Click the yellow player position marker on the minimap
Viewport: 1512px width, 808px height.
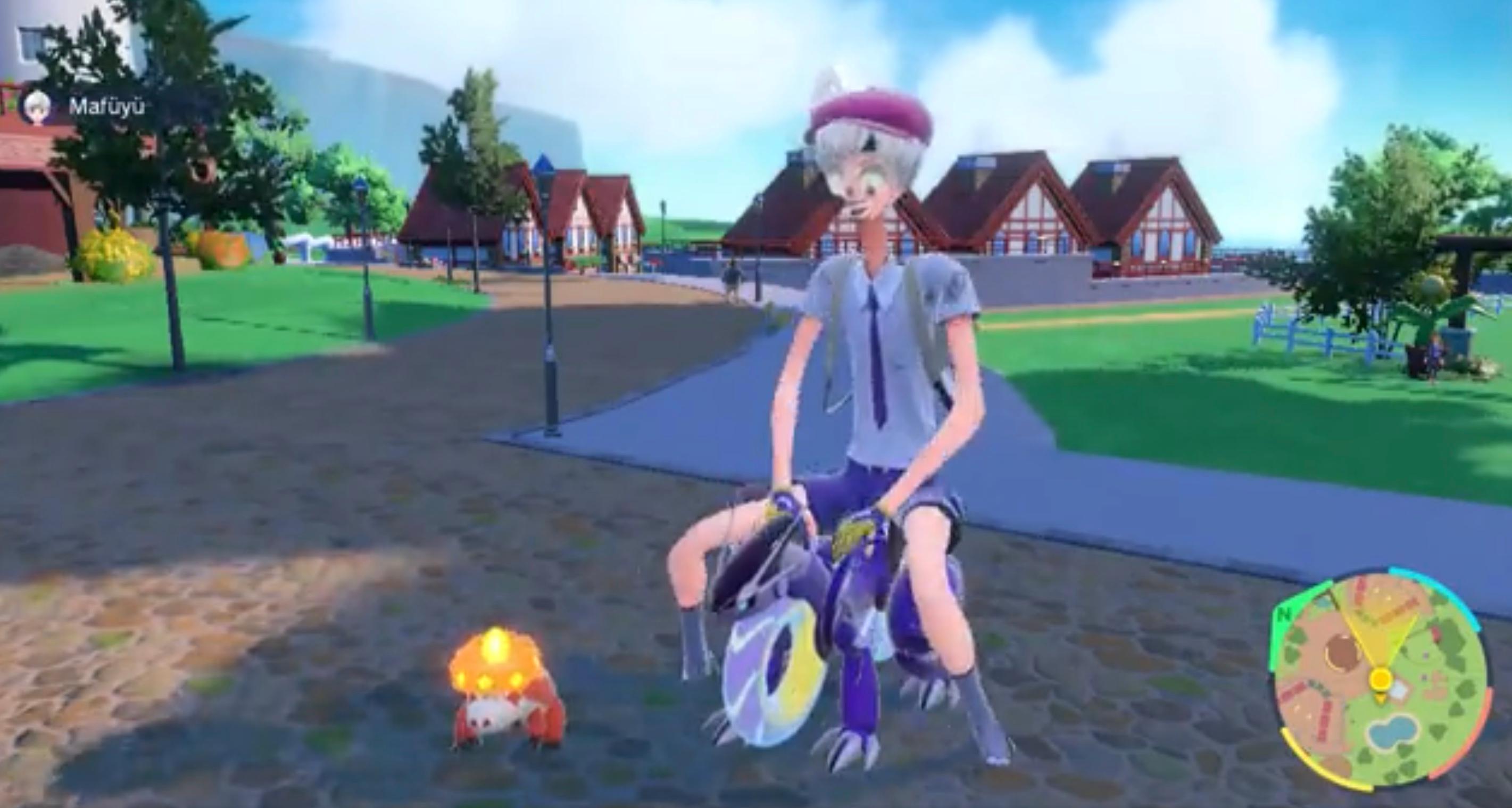click(x=1381, y=679)
